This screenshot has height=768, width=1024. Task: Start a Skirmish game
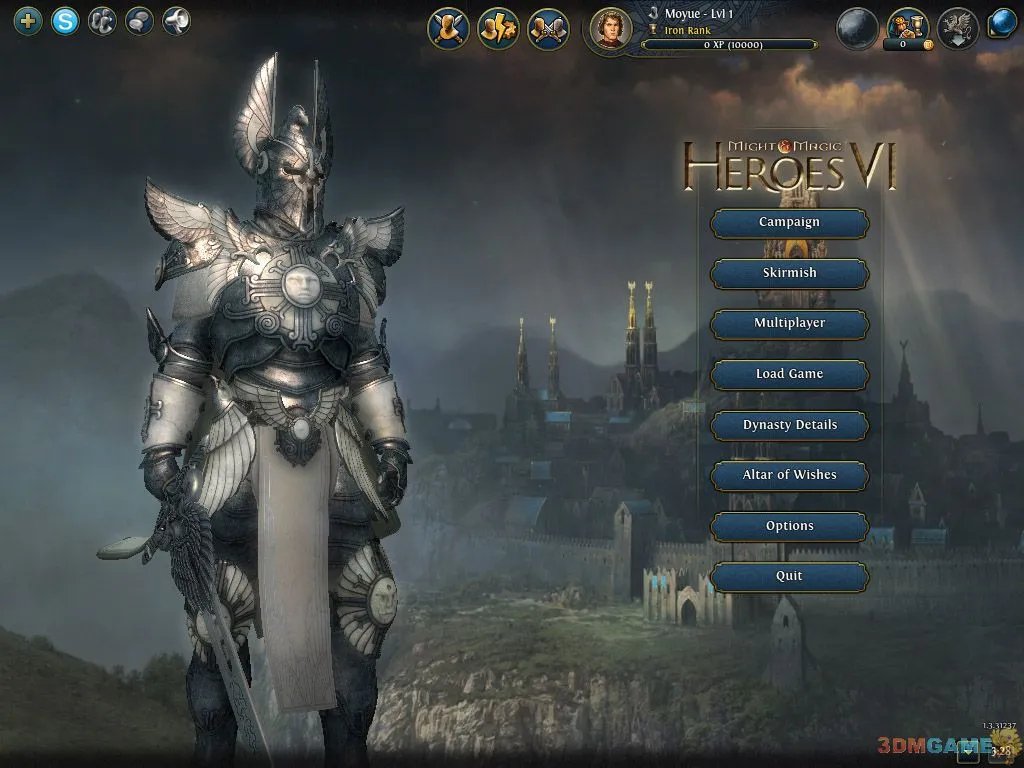789,273
